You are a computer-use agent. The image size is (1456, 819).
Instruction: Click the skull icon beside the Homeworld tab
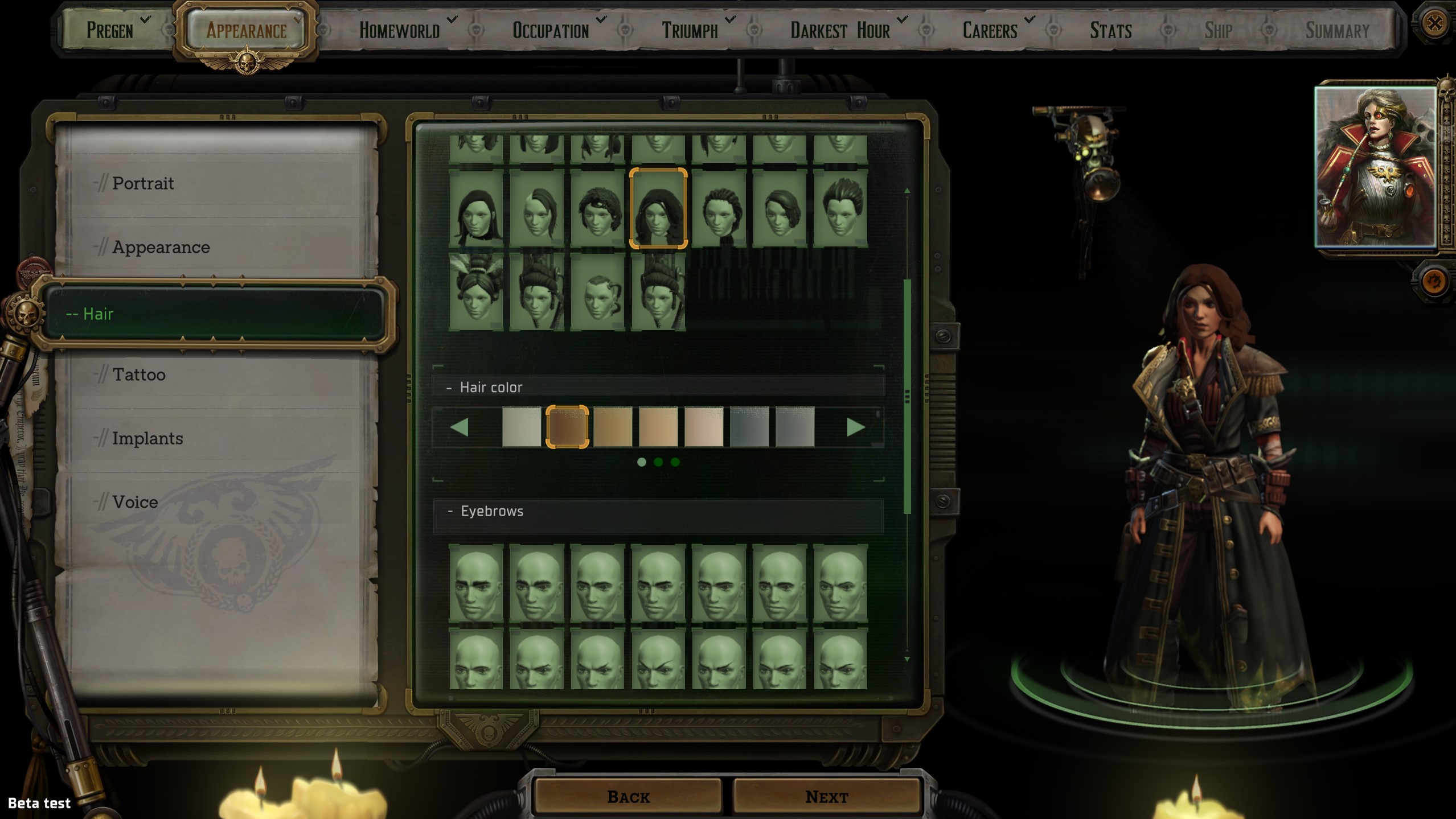475,28
